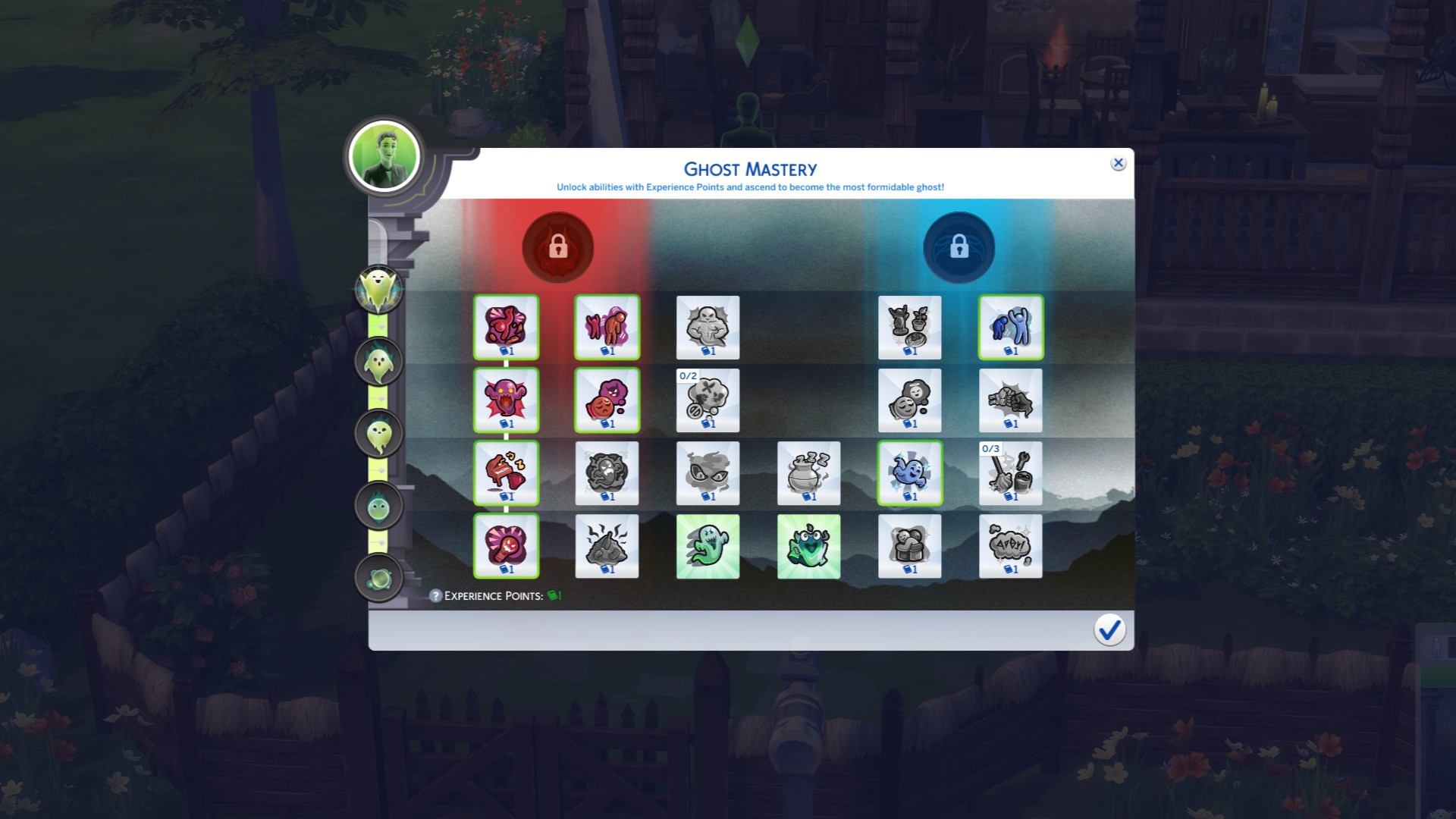Image resolution: width=1456 pixels, height=819 pixels.
Task: Select the swear cloud perk icon
Action: [x=1011, y=544]
